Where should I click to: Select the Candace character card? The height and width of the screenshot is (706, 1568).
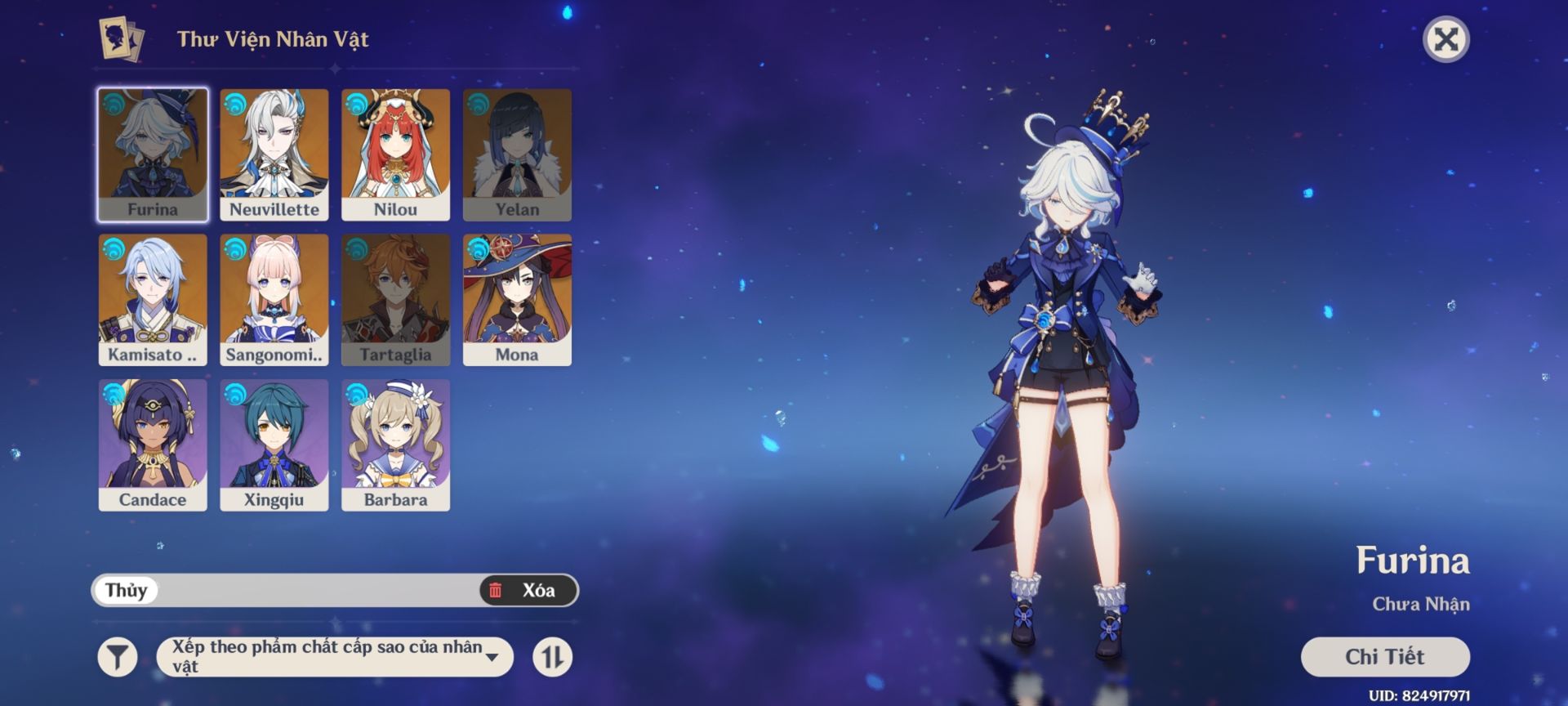tap(153, 445)
